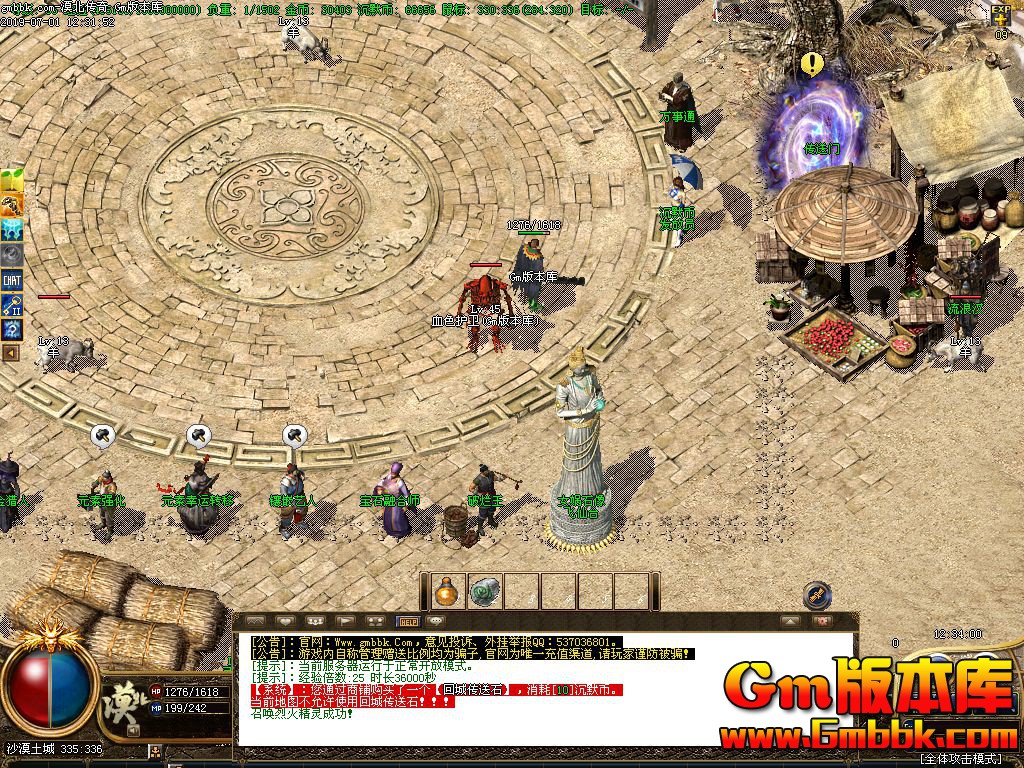Open the HELP button above chat
The image size is (1024, 768).
(408, 621)
